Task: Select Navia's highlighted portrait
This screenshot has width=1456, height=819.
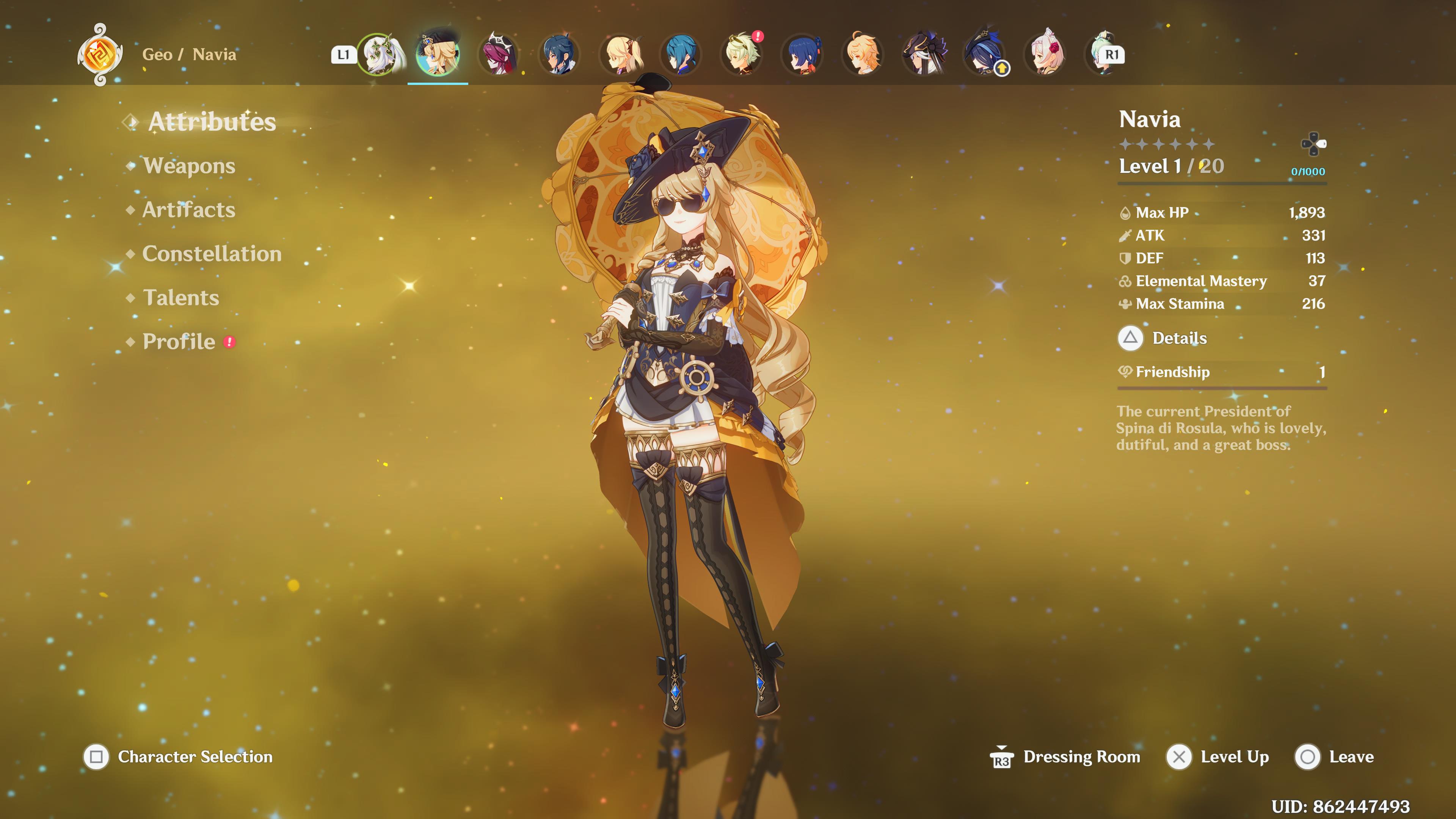Action: click(x=438, y=55)
